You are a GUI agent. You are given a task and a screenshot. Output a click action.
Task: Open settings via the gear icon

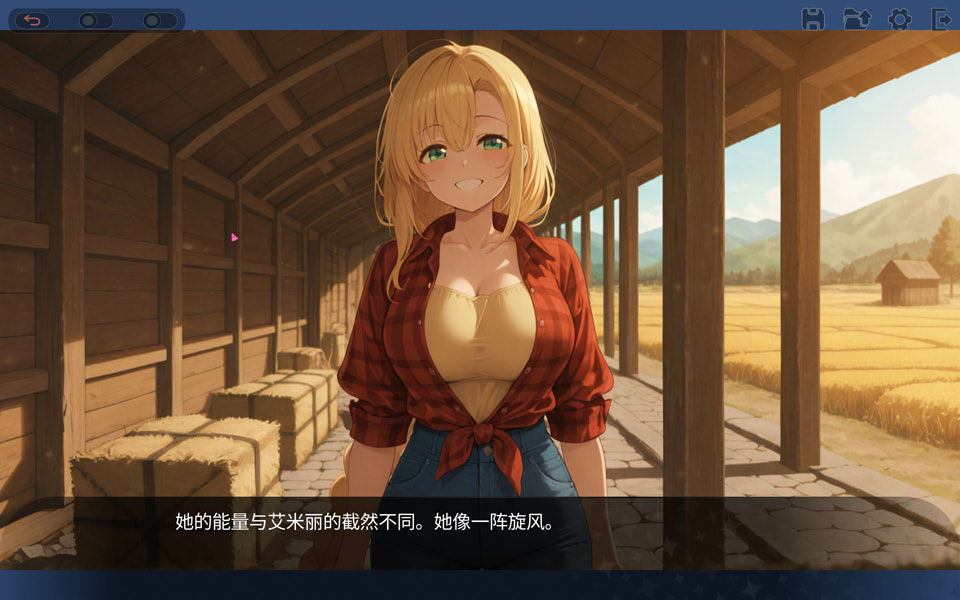(899, 19)
